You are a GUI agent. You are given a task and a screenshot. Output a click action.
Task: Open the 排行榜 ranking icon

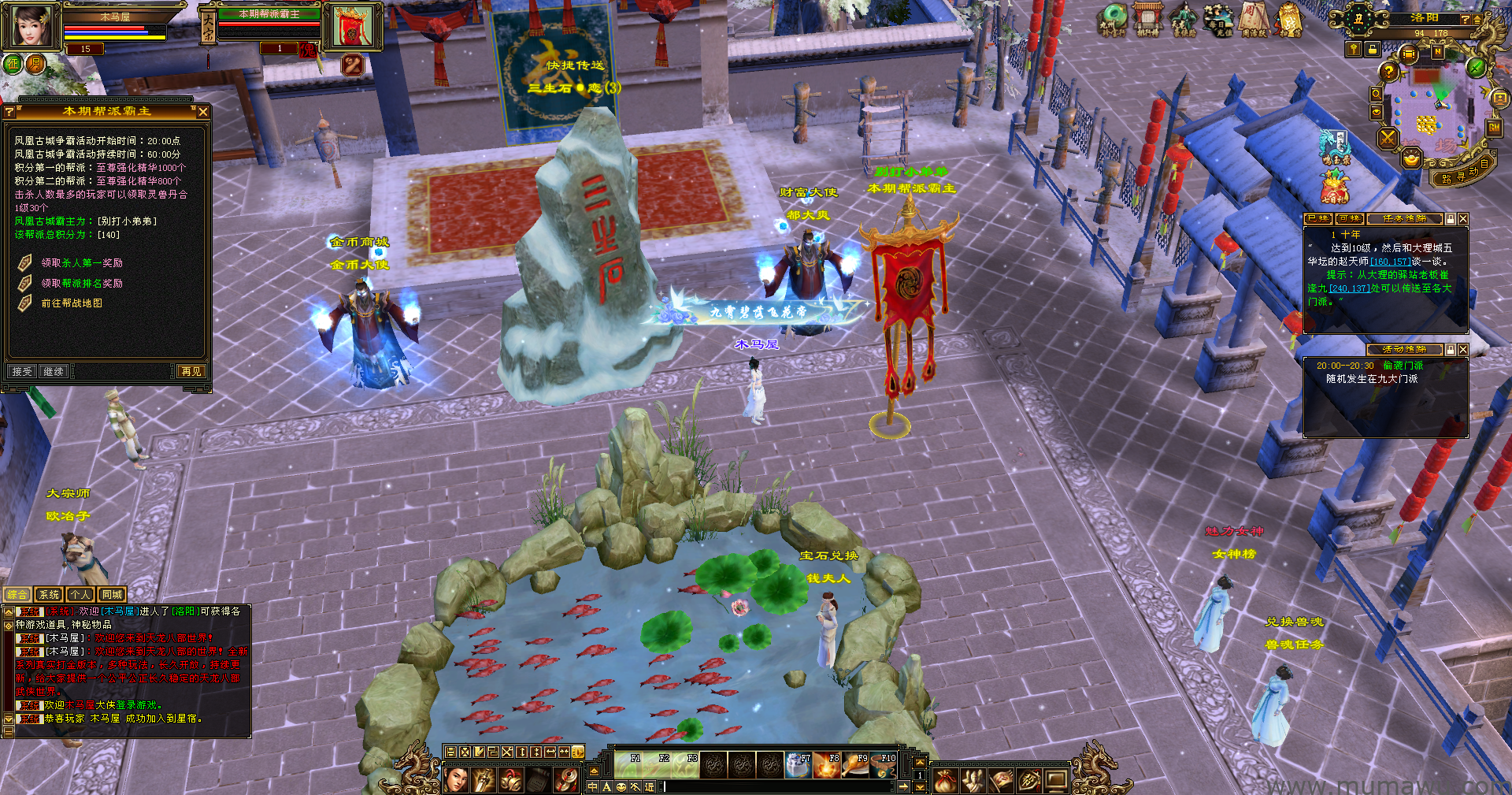click(1147, 19)
